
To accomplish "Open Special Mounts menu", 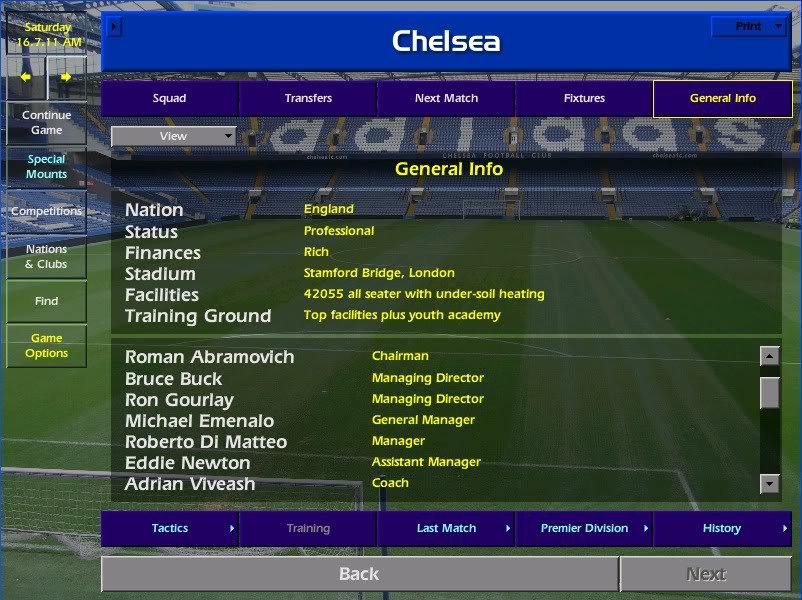I will tap(46, 166).
